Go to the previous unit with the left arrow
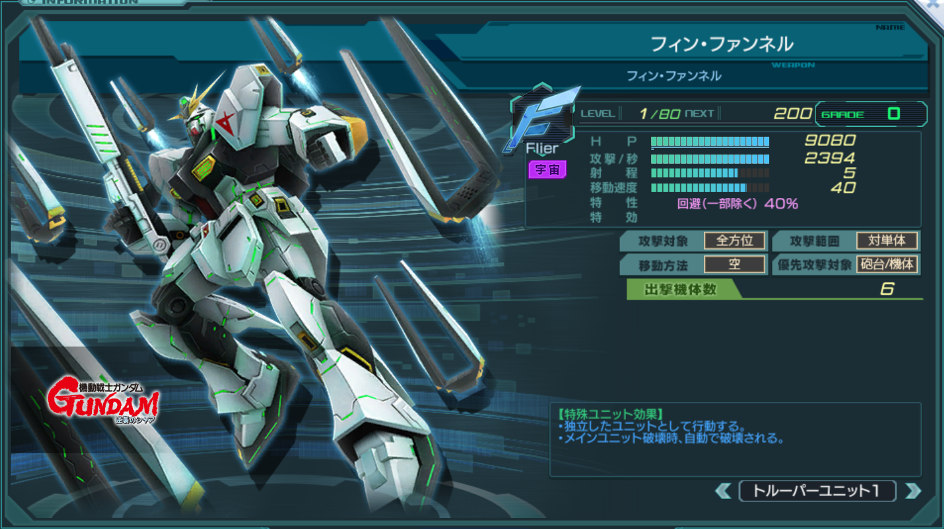Screen dimensions: 944x529 [723, 491]
